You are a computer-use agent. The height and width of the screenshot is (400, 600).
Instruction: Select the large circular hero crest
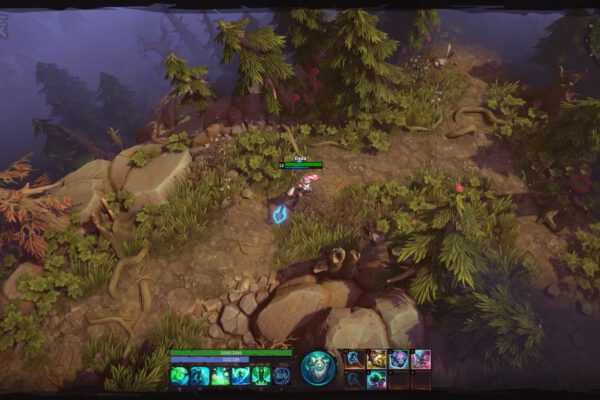[319, 367]
